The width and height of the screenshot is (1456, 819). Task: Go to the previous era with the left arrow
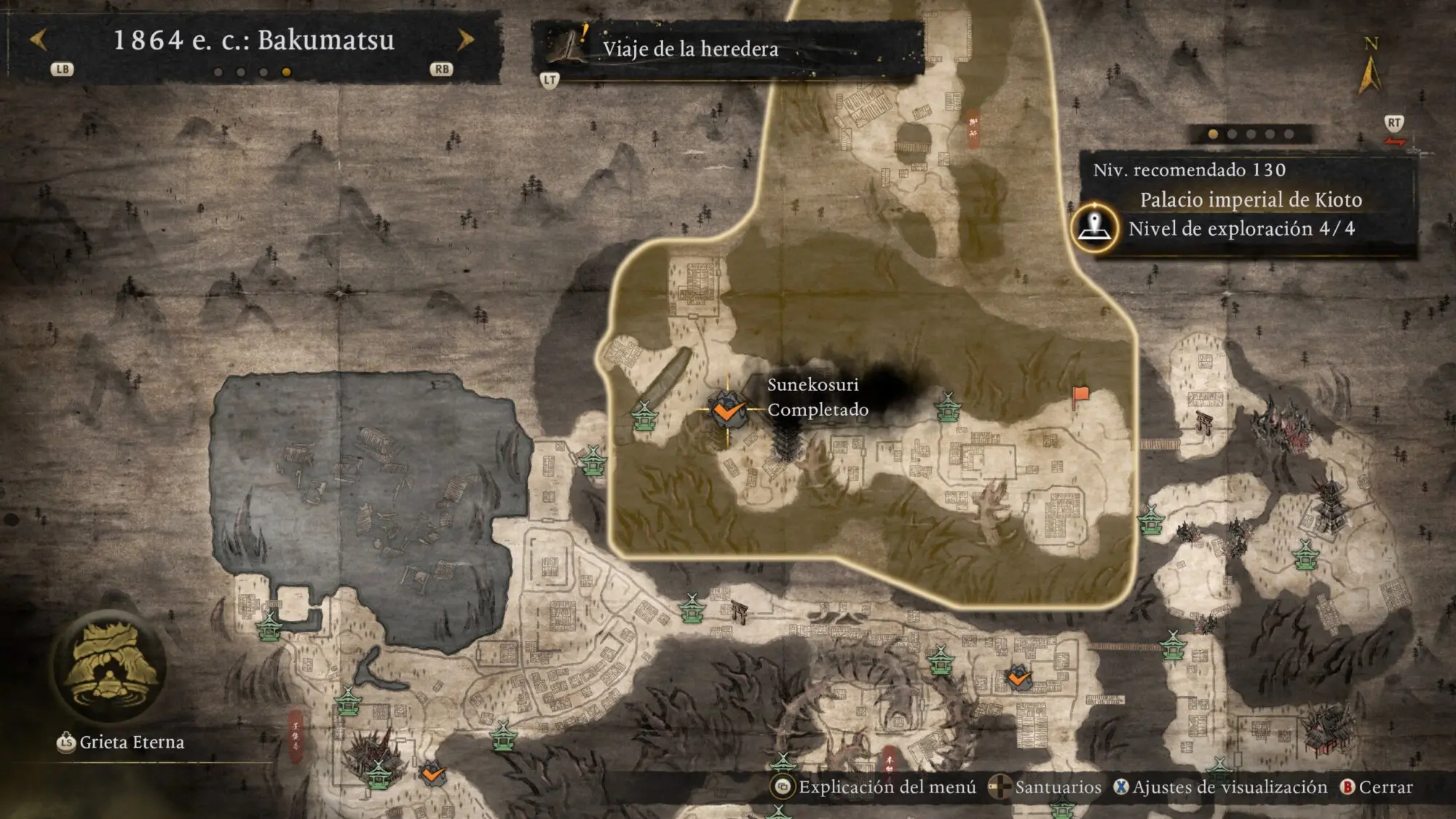(39, 40)
